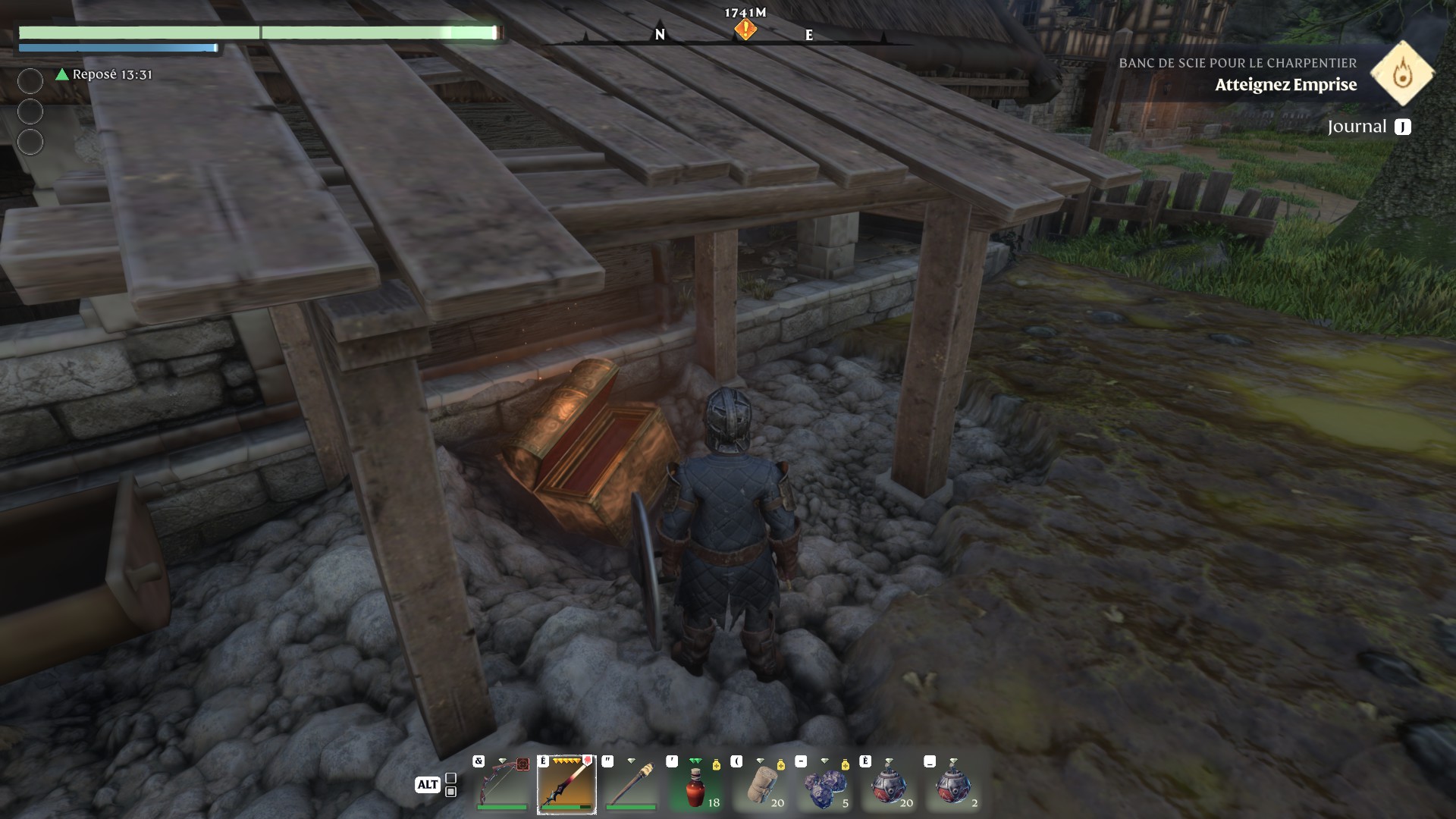
Task: Use the red health potion
Action: [x=695, y=785]
